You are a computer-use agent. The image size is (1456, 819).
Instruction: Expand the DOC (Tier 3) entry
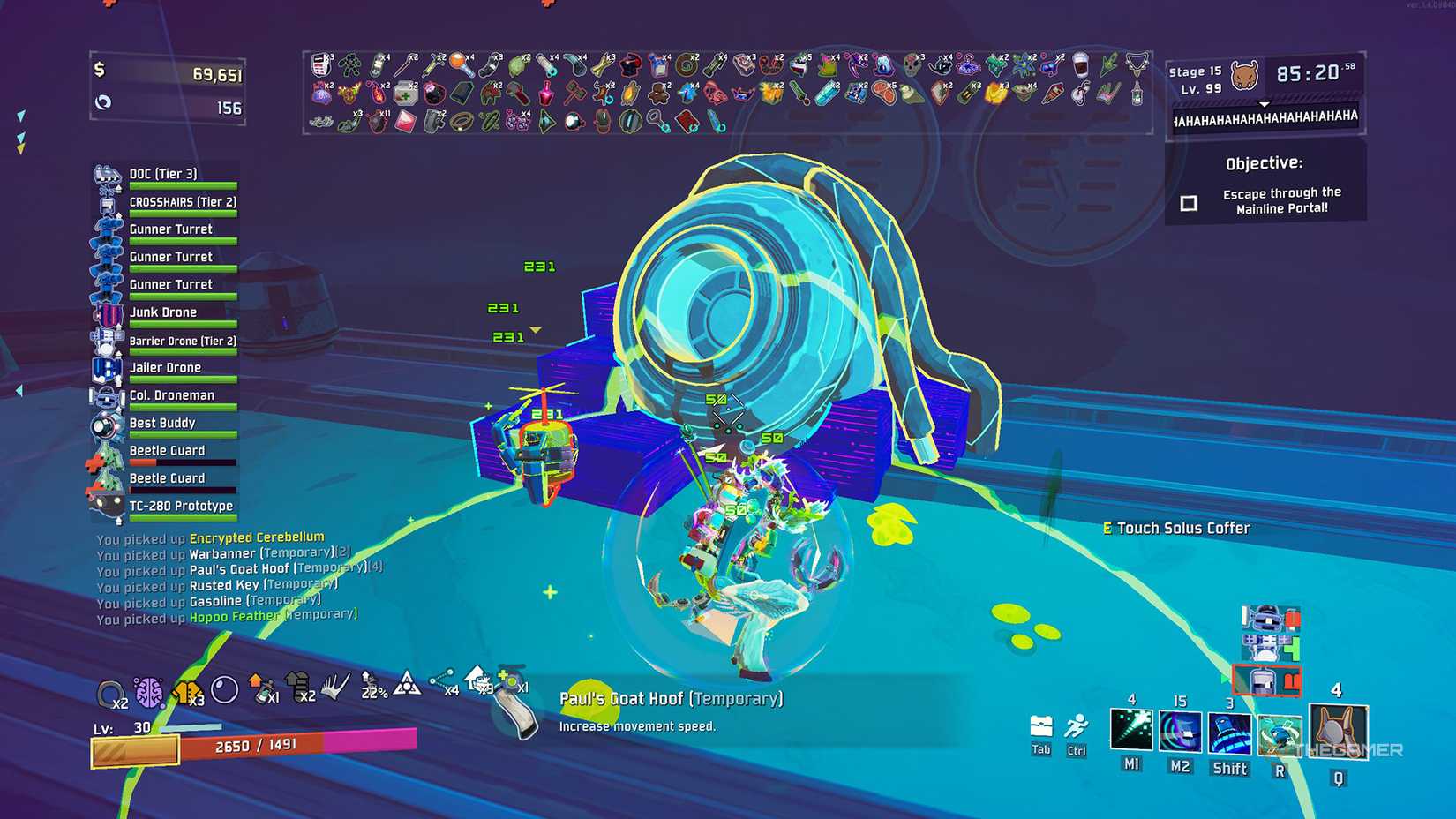pos(163,174)
